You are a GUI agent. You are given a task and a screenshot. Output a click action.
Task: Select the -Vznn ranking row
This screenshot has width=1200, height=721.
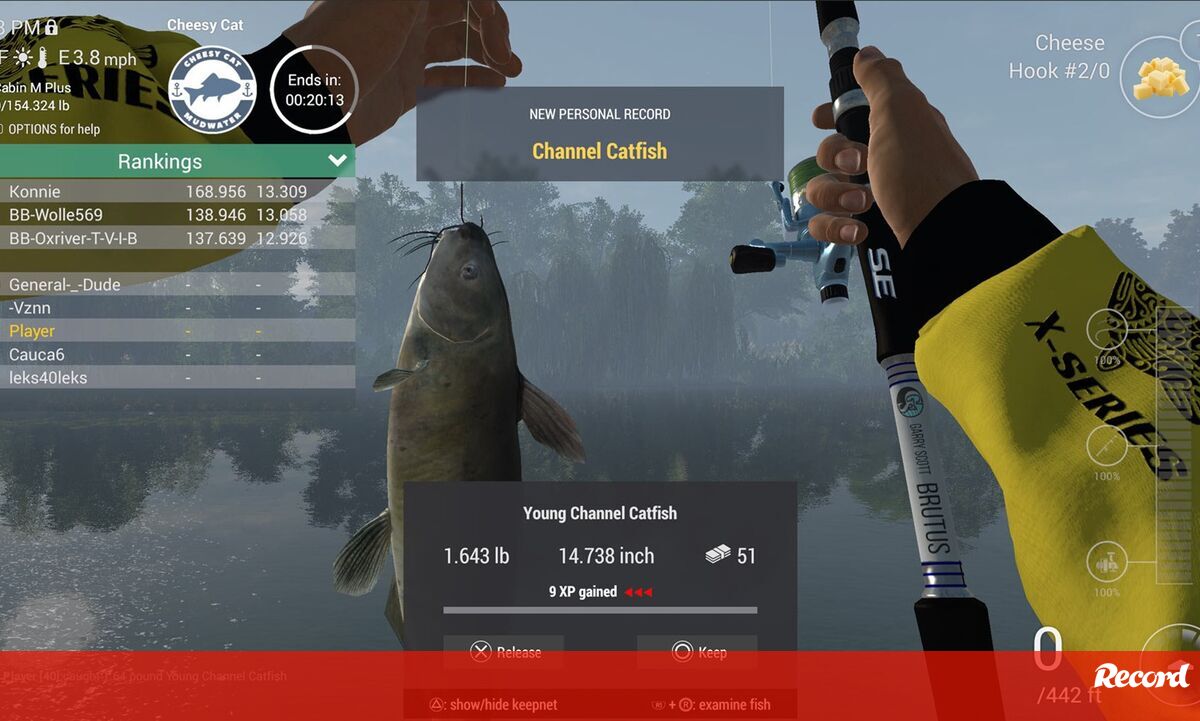[30, 308]
